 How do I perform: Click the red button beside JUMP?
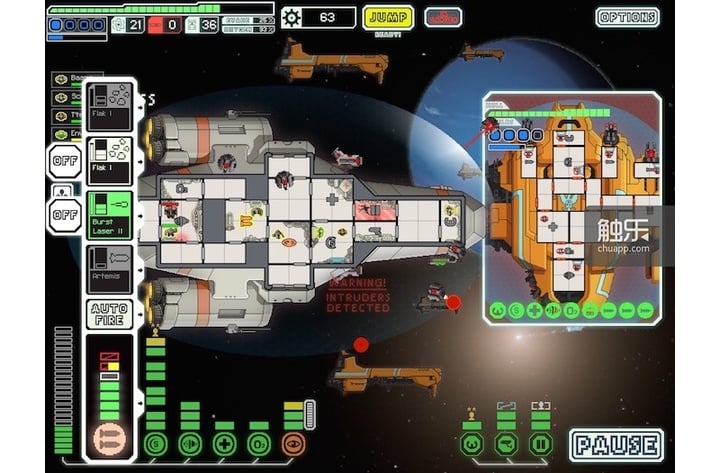(443, 17)
